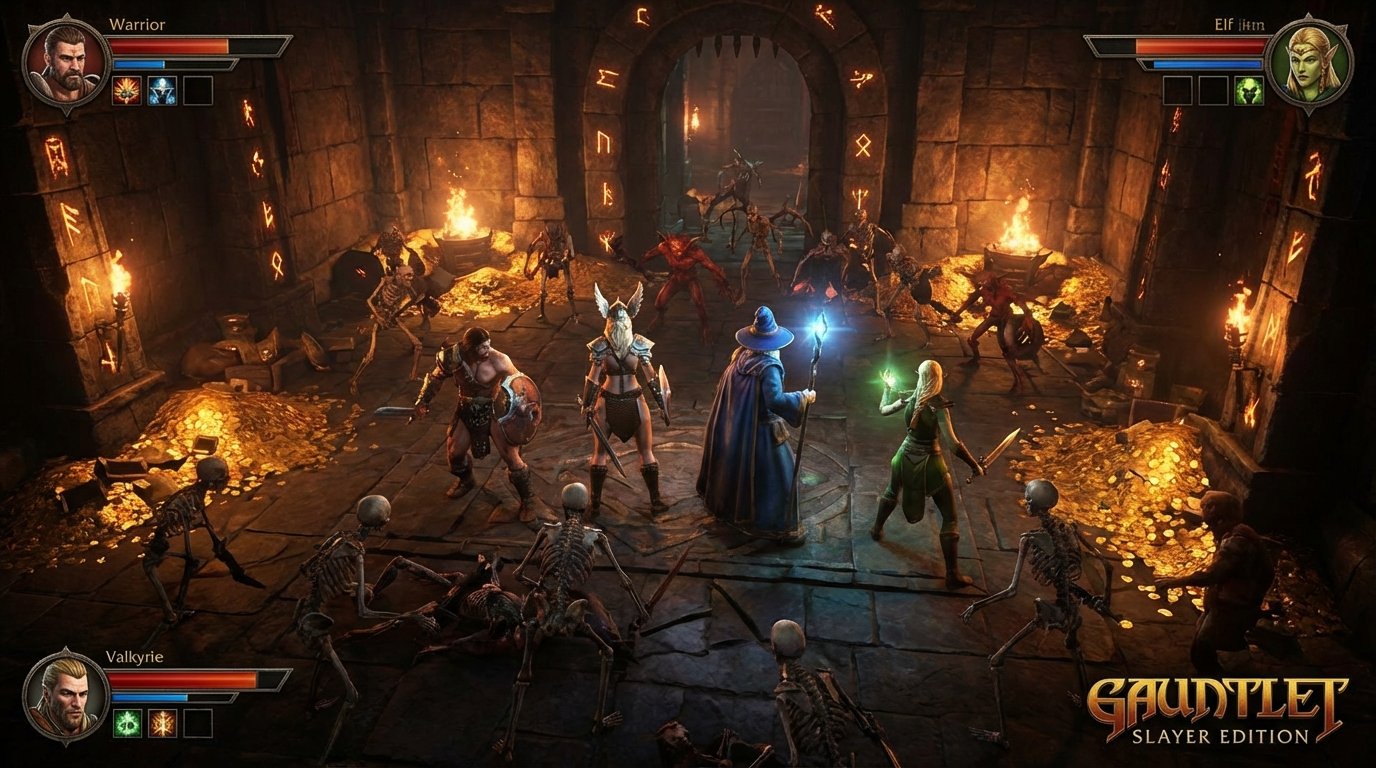Select the Warrior's blue shield ability icon

(161, 90)
